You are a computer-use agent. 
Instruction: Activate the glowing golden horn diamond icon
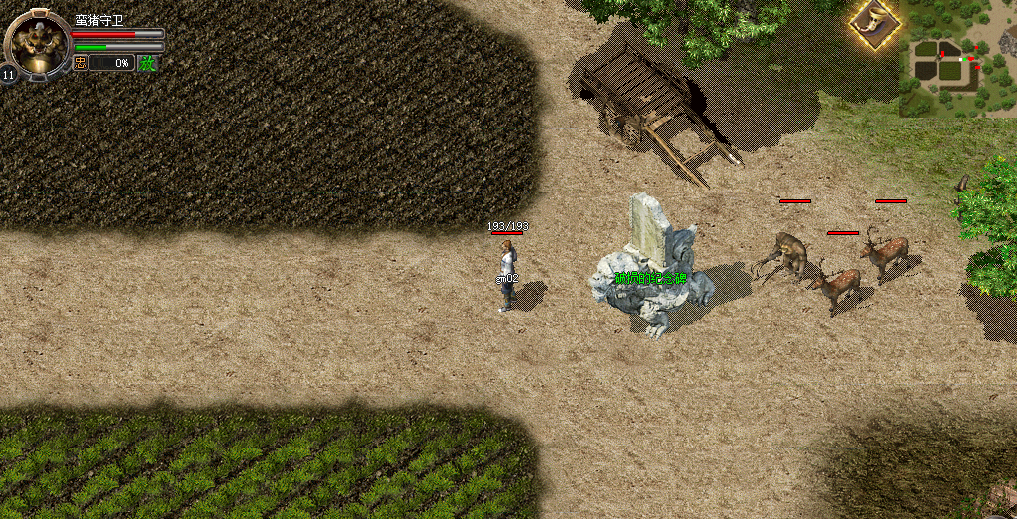coord(875,21)
